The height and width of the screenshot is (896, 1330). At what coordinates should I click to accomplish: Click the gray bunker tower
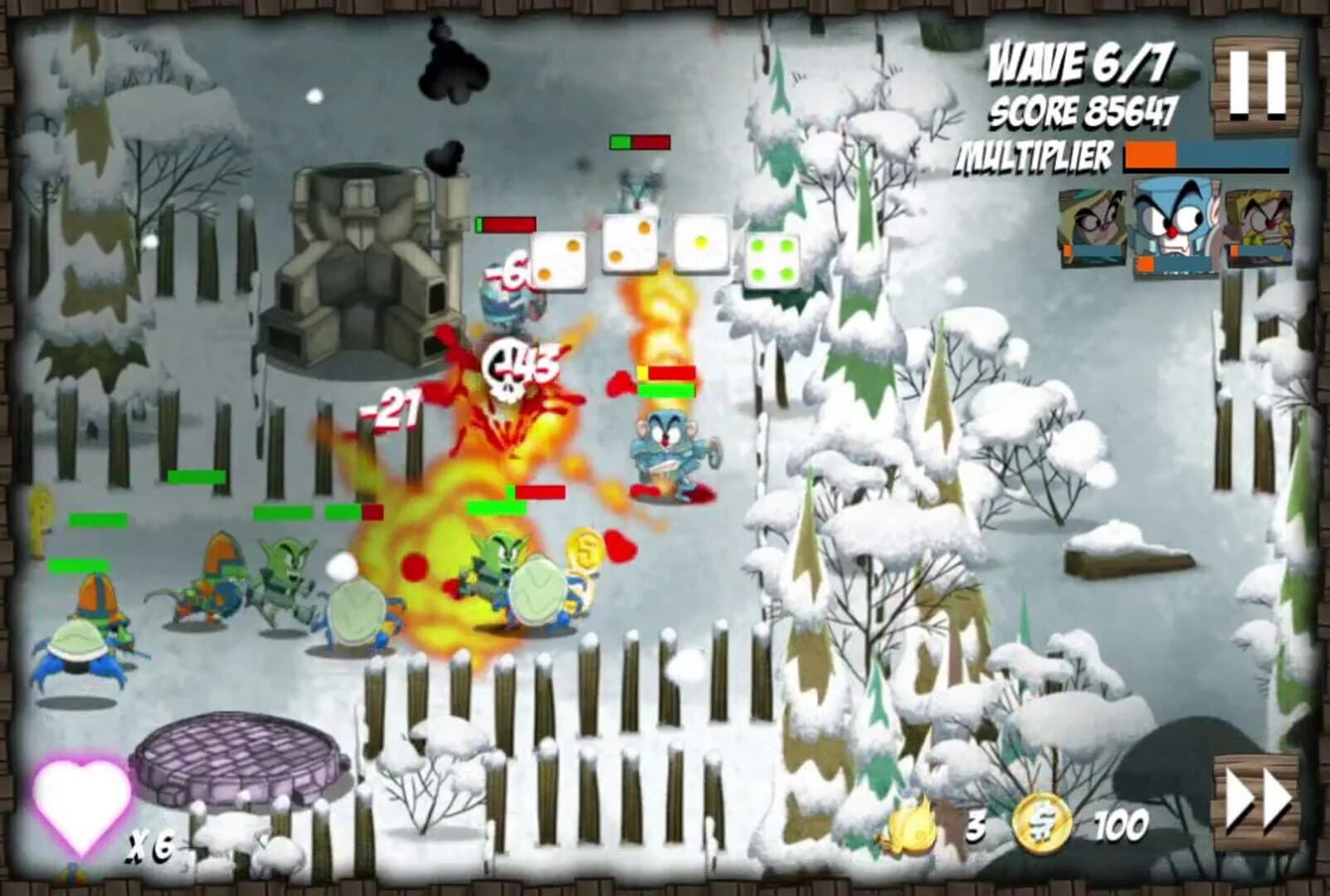[365, 265]
